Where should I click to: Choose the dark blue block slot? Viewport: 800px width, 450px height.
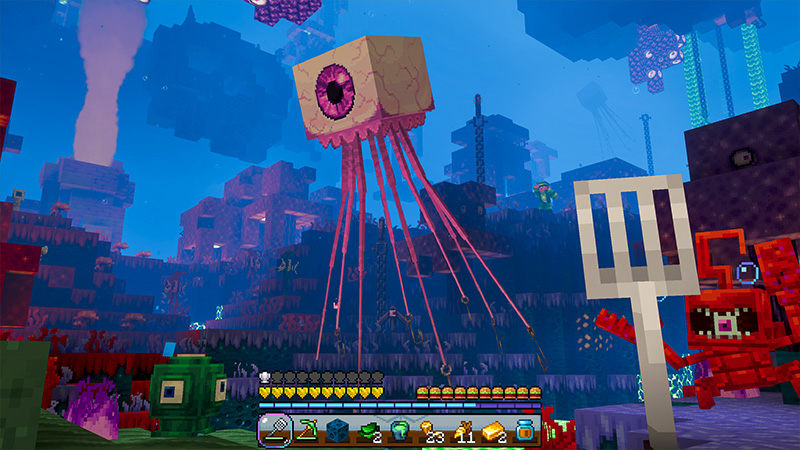click(x=337, y=431)
